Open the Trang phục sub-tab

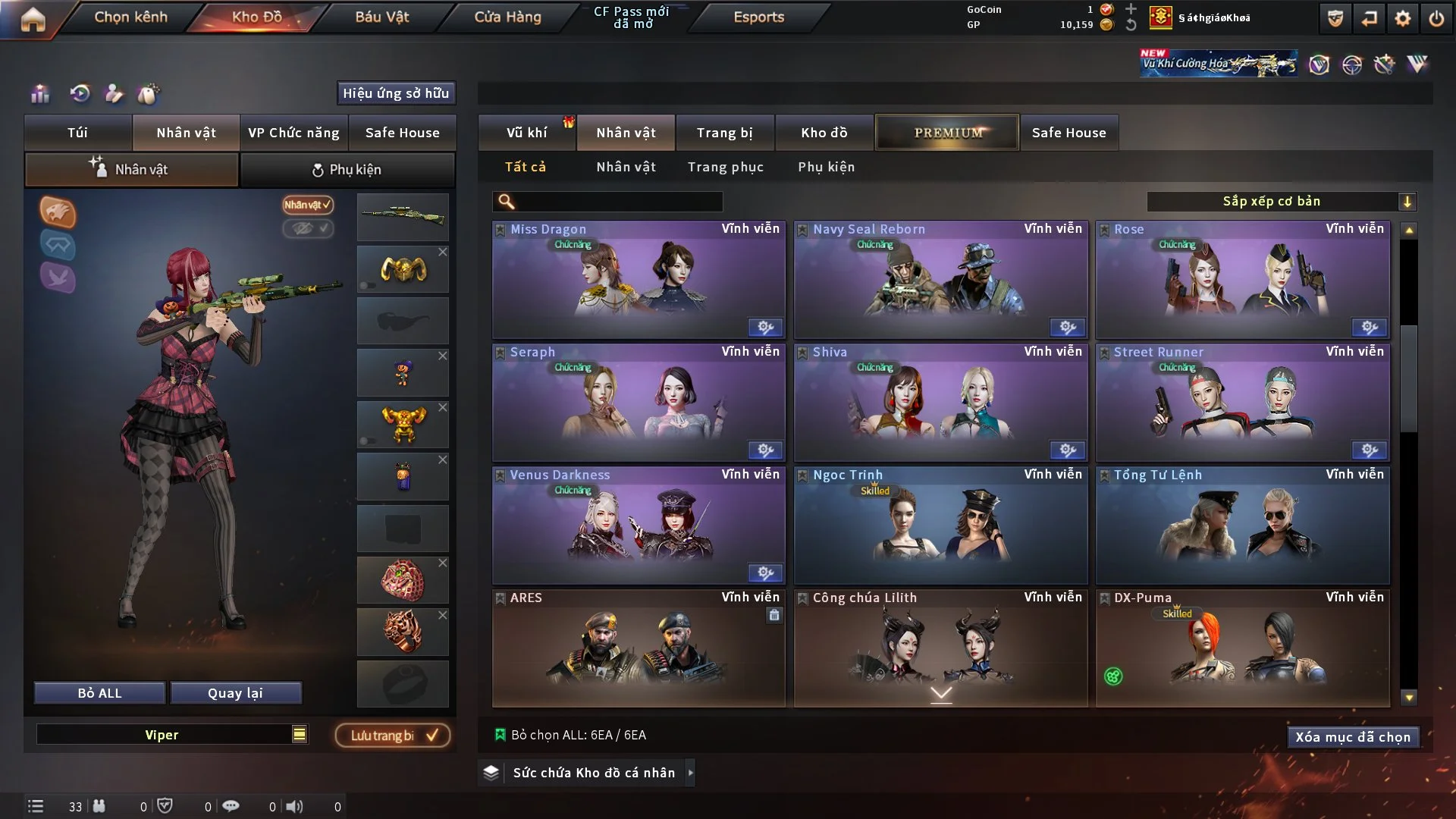(726, 167)
